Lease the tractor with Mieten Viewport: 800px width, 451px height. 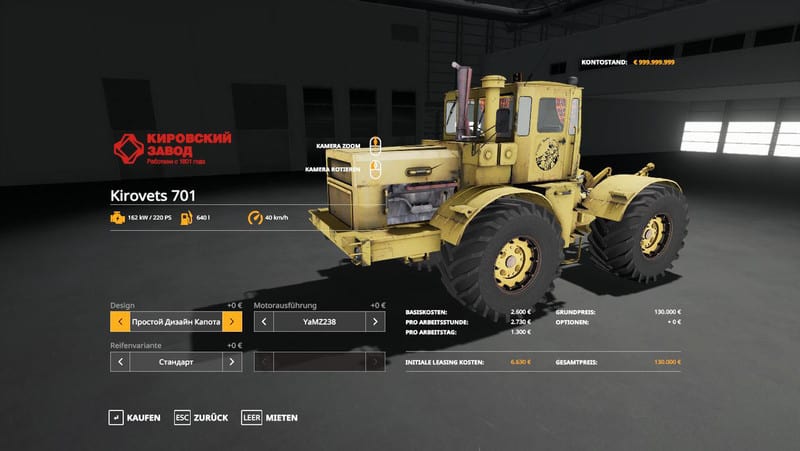[x=270, y=417]
